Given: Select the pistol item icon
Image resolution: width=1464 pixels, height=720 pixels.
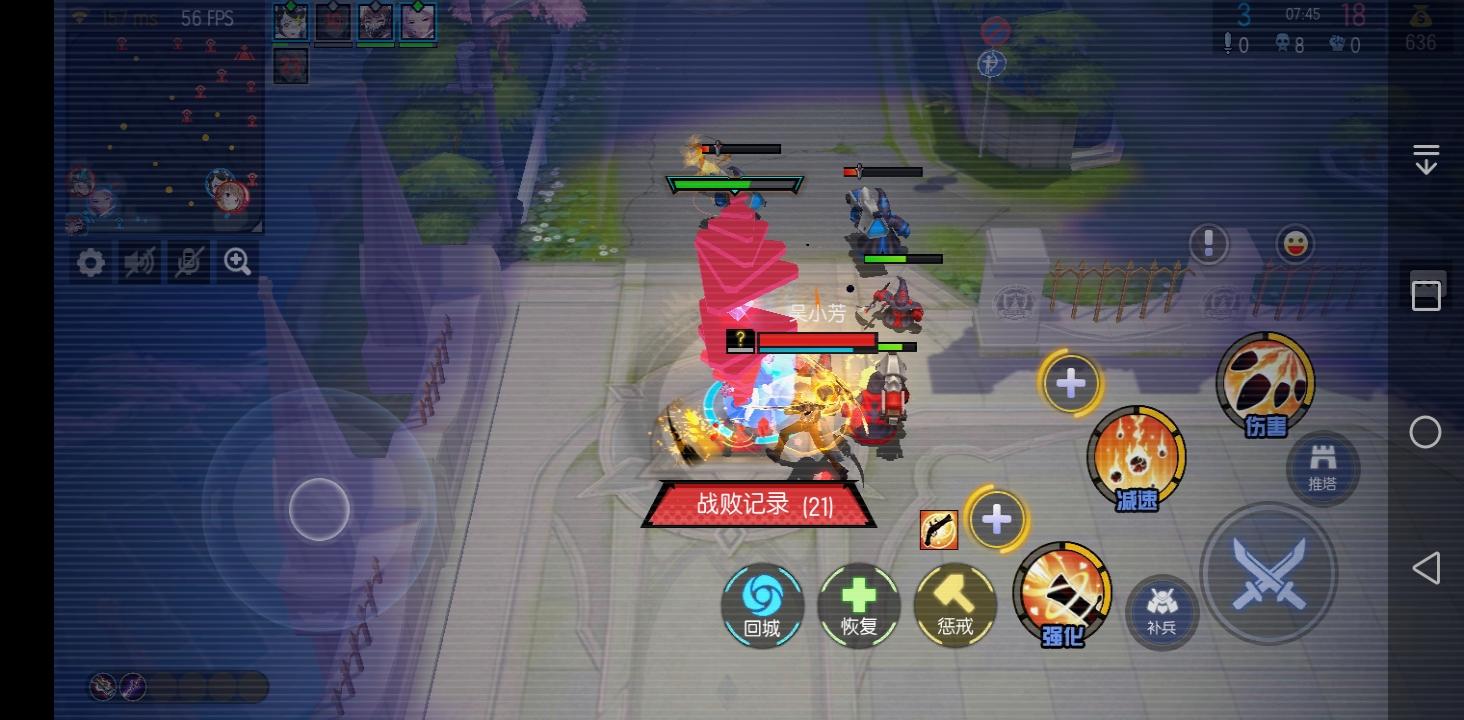Looking at the screenshot, I should coord(937,530).
